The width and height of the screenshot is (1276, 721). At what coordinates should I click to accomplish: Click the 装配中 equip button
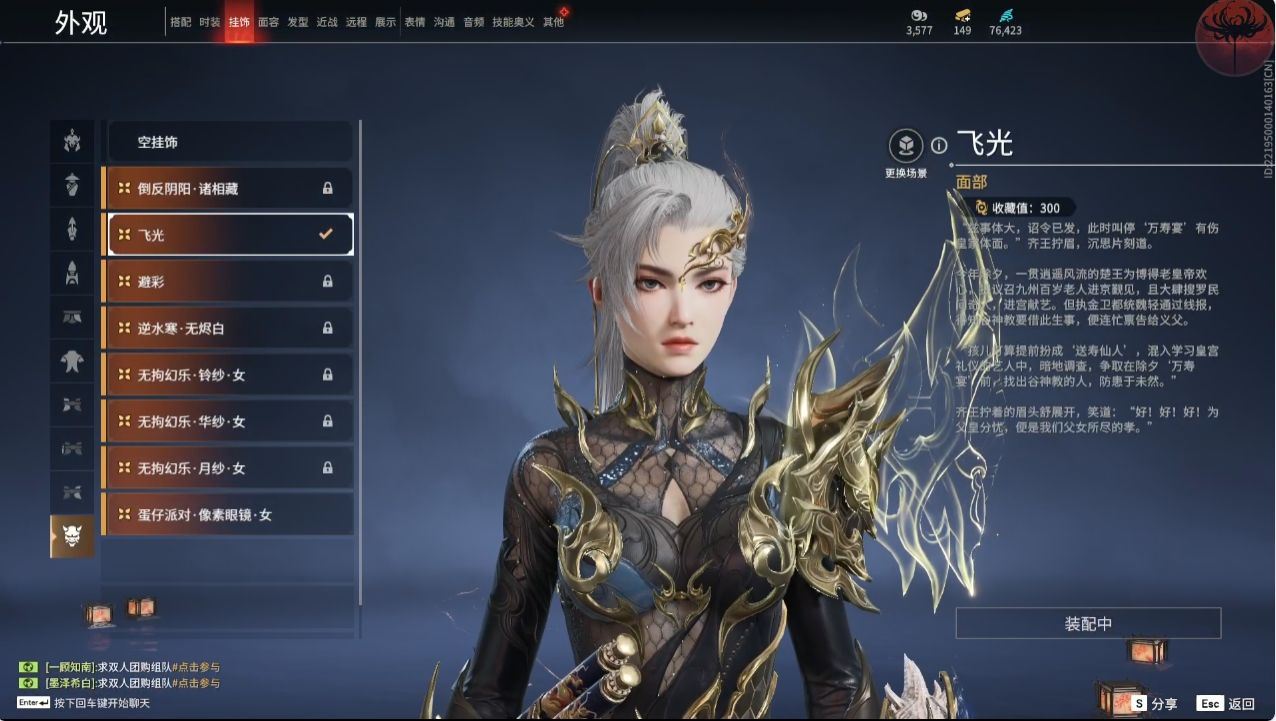(x=1088, y=623)
